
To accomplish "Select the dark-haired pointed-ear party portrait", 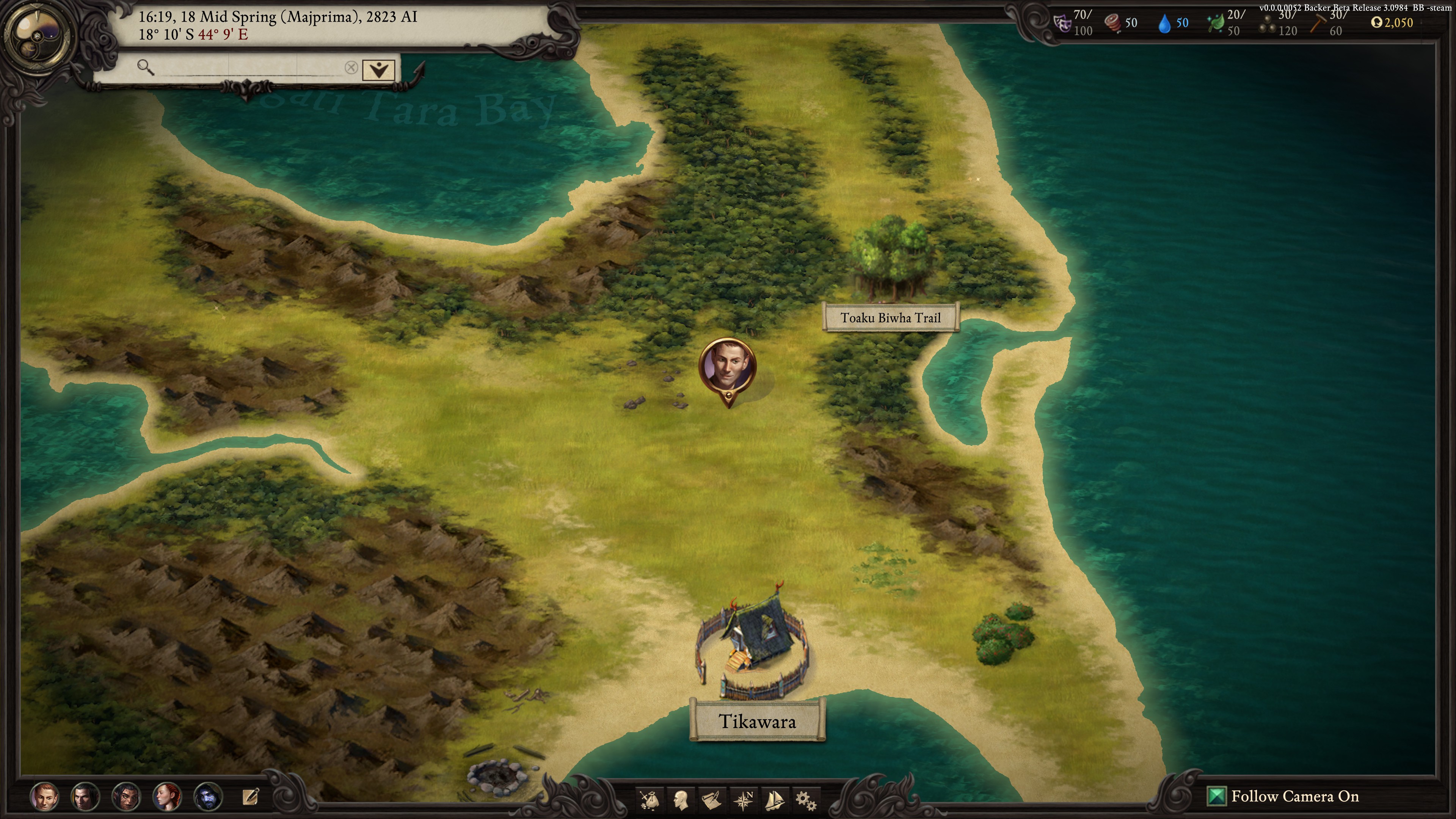I will pos(126,796).
